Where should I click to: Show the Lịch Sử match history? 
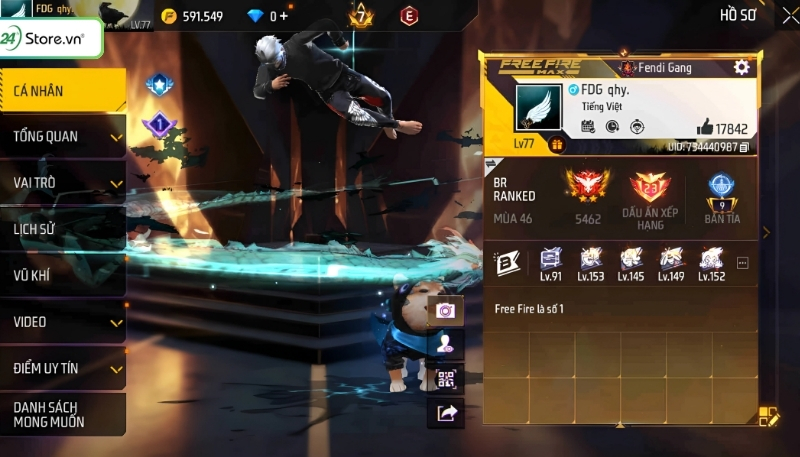point(62,229)
